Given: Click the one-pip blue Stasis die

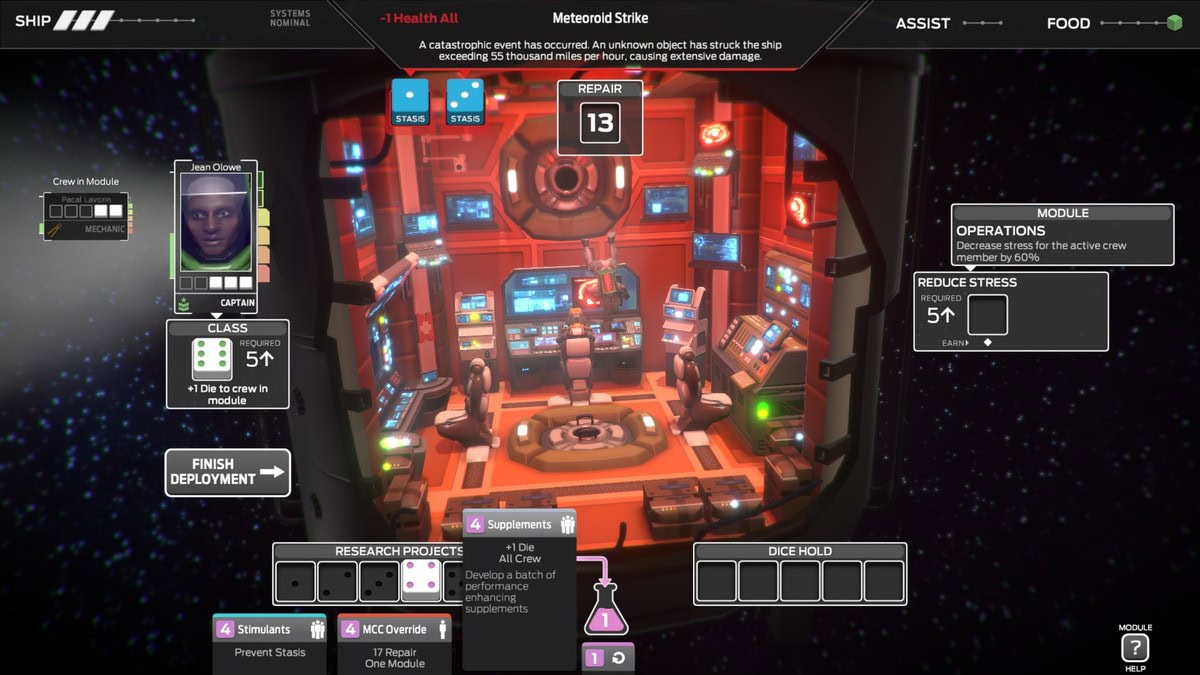Looking at the screenshot, I should coord(410,102).
